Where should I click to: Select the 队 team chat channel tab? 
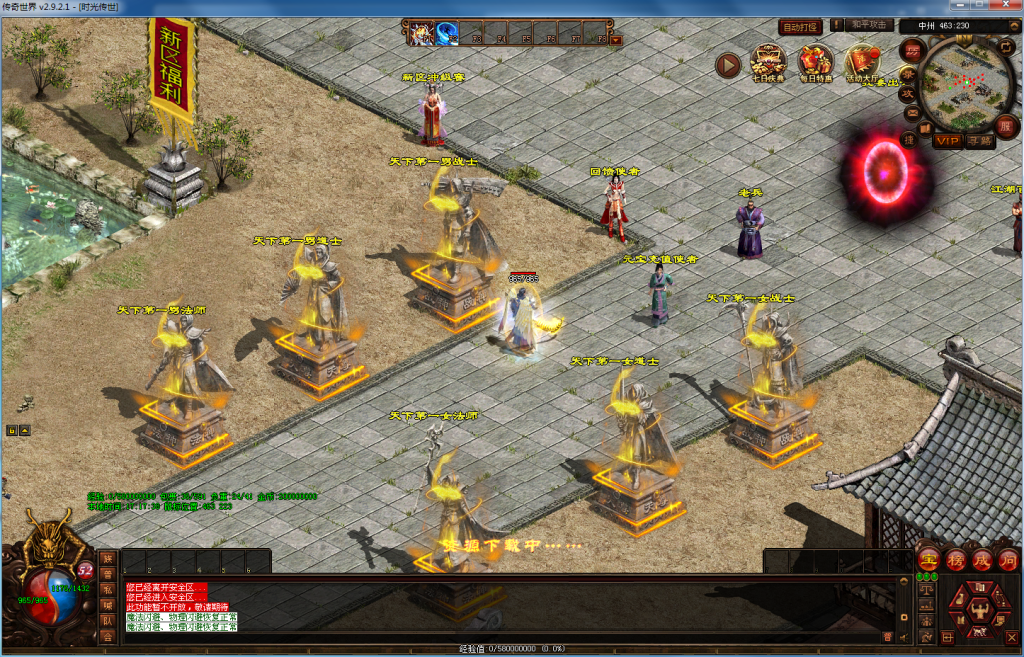[x=107, y=620]
